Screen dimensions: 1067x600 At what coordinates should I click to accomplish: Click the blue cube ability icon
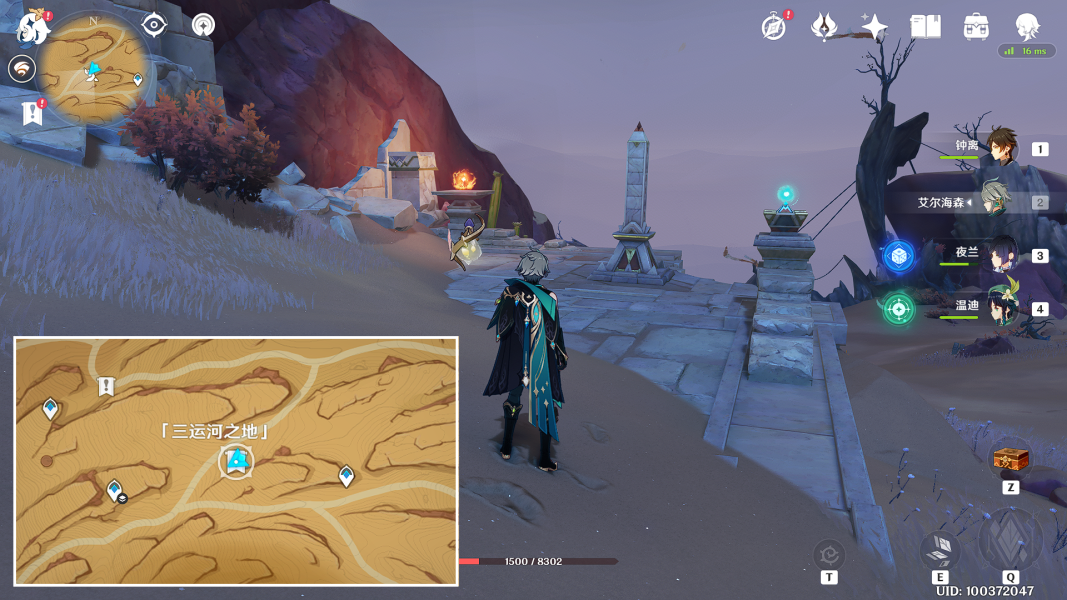(898, 256)
